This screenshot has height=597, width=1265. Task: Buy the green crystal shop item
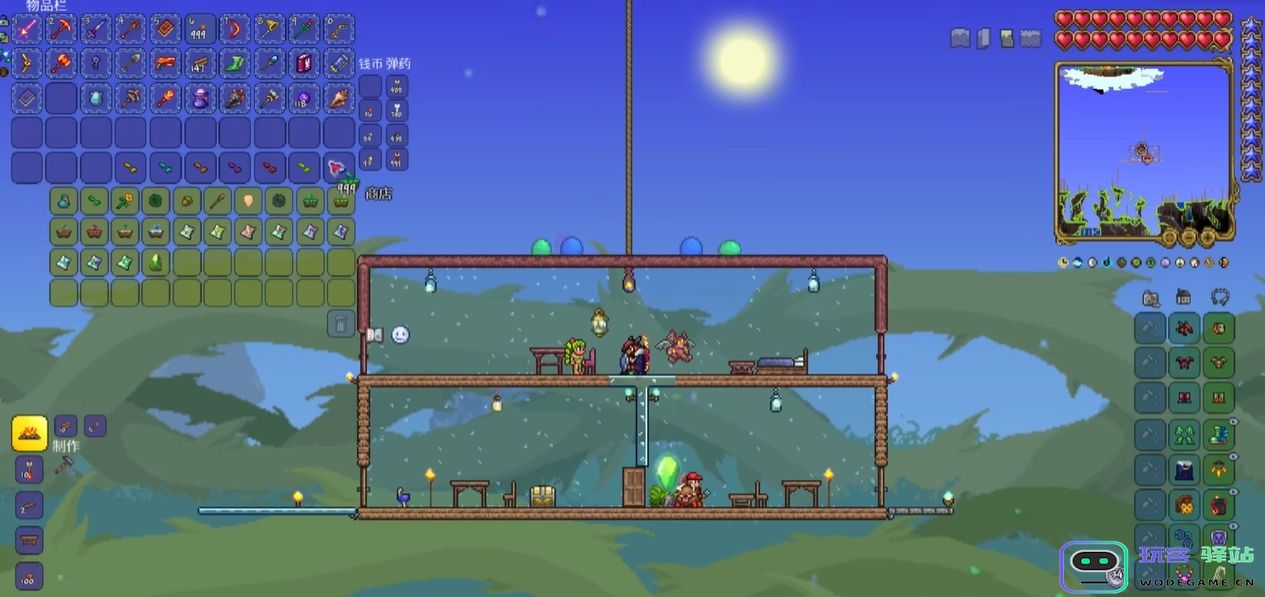click(155, 262)
